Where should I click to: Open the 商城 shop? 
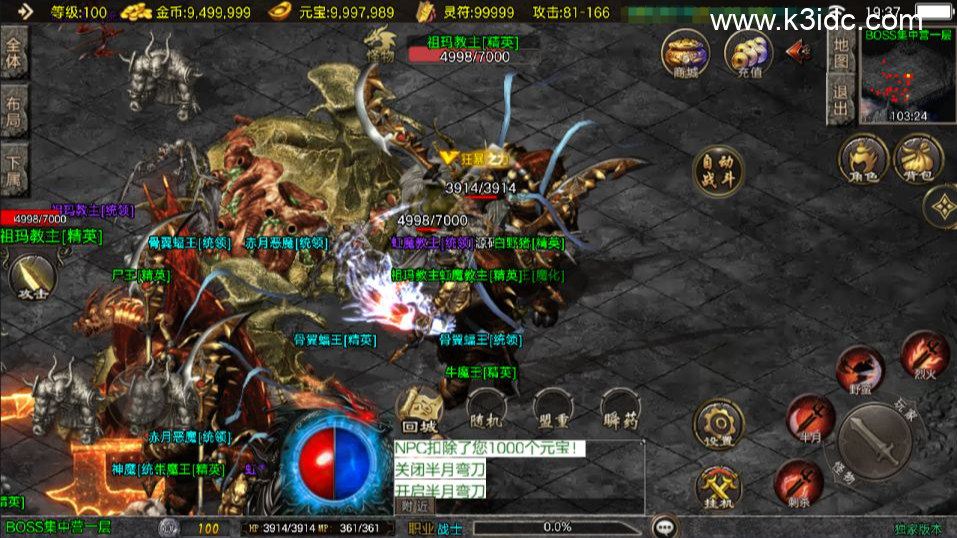pyautogui.click(x=685, y=54)
